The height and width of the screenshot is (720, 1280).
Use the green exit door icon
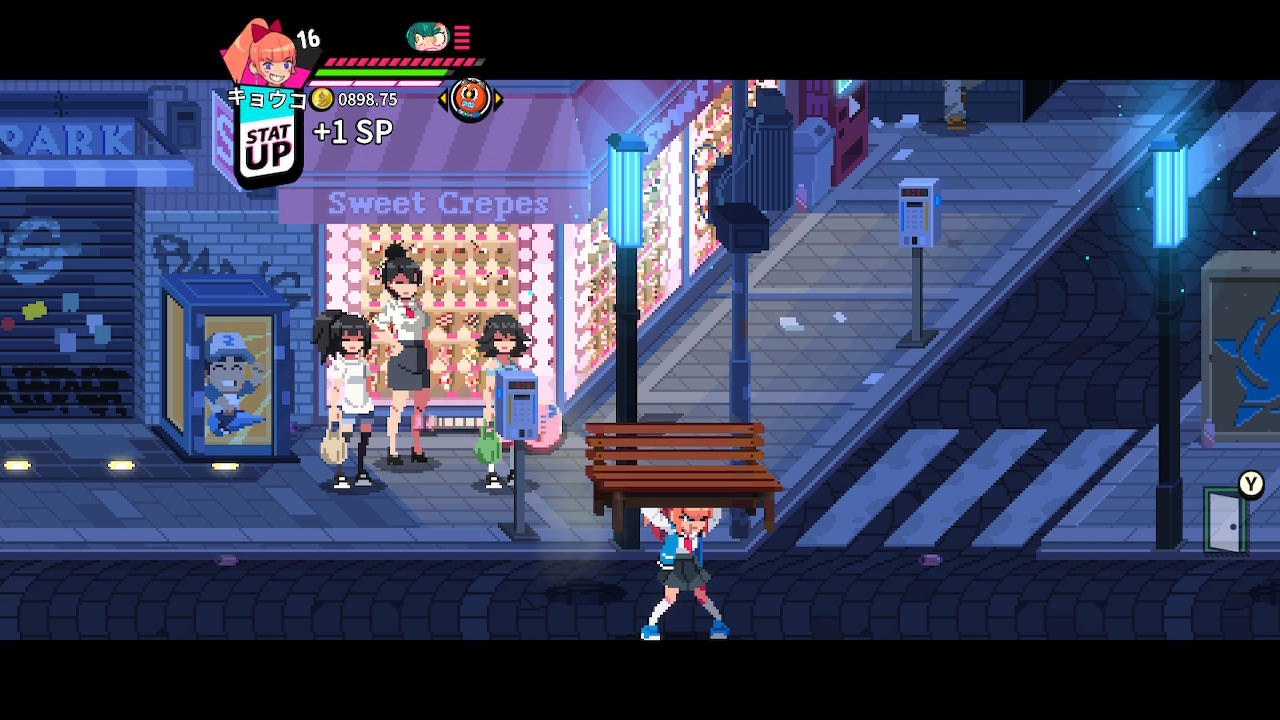click(1225, 521)
